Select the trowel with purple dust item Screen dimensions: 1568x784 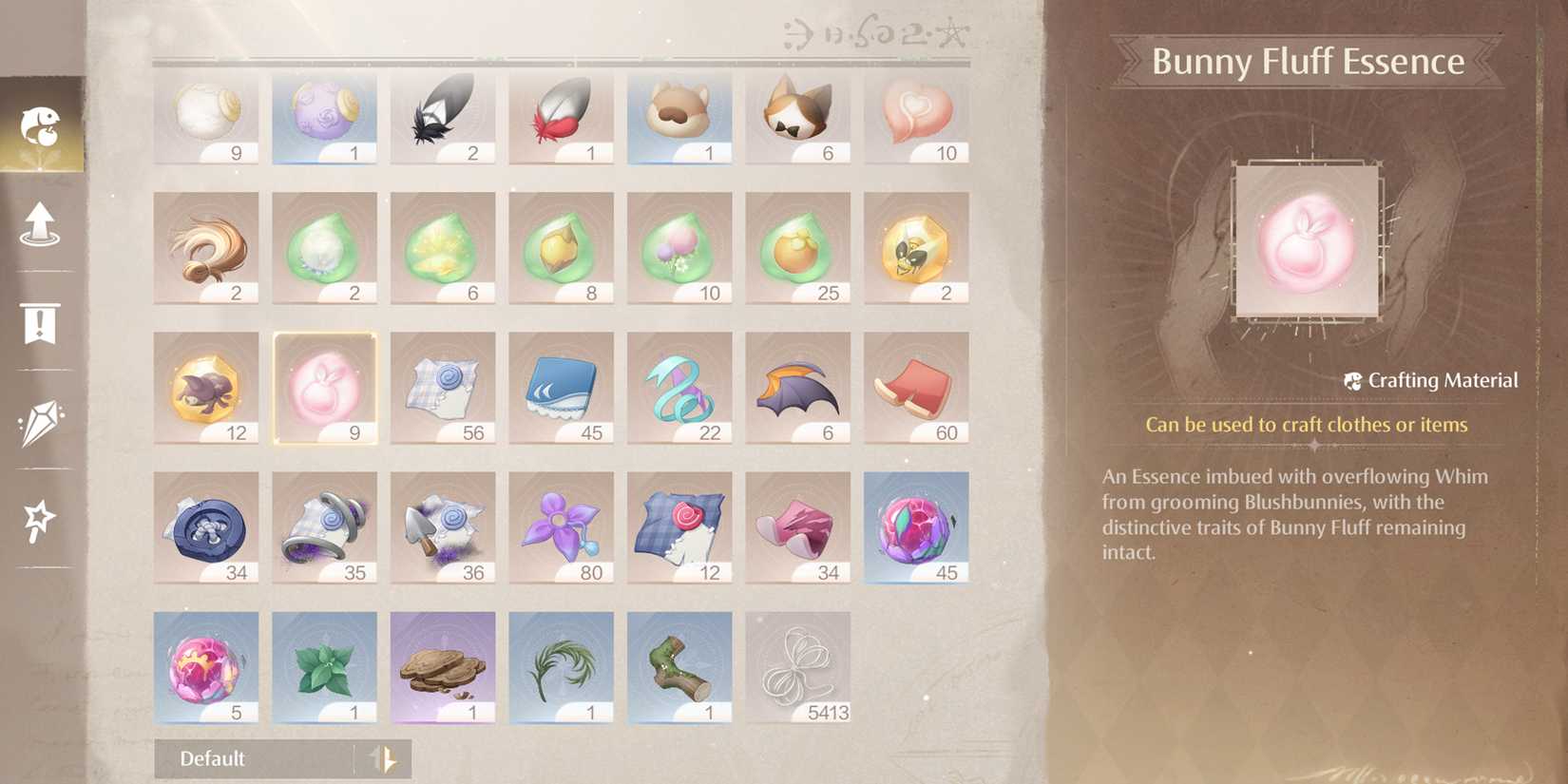tap(443, 527)
